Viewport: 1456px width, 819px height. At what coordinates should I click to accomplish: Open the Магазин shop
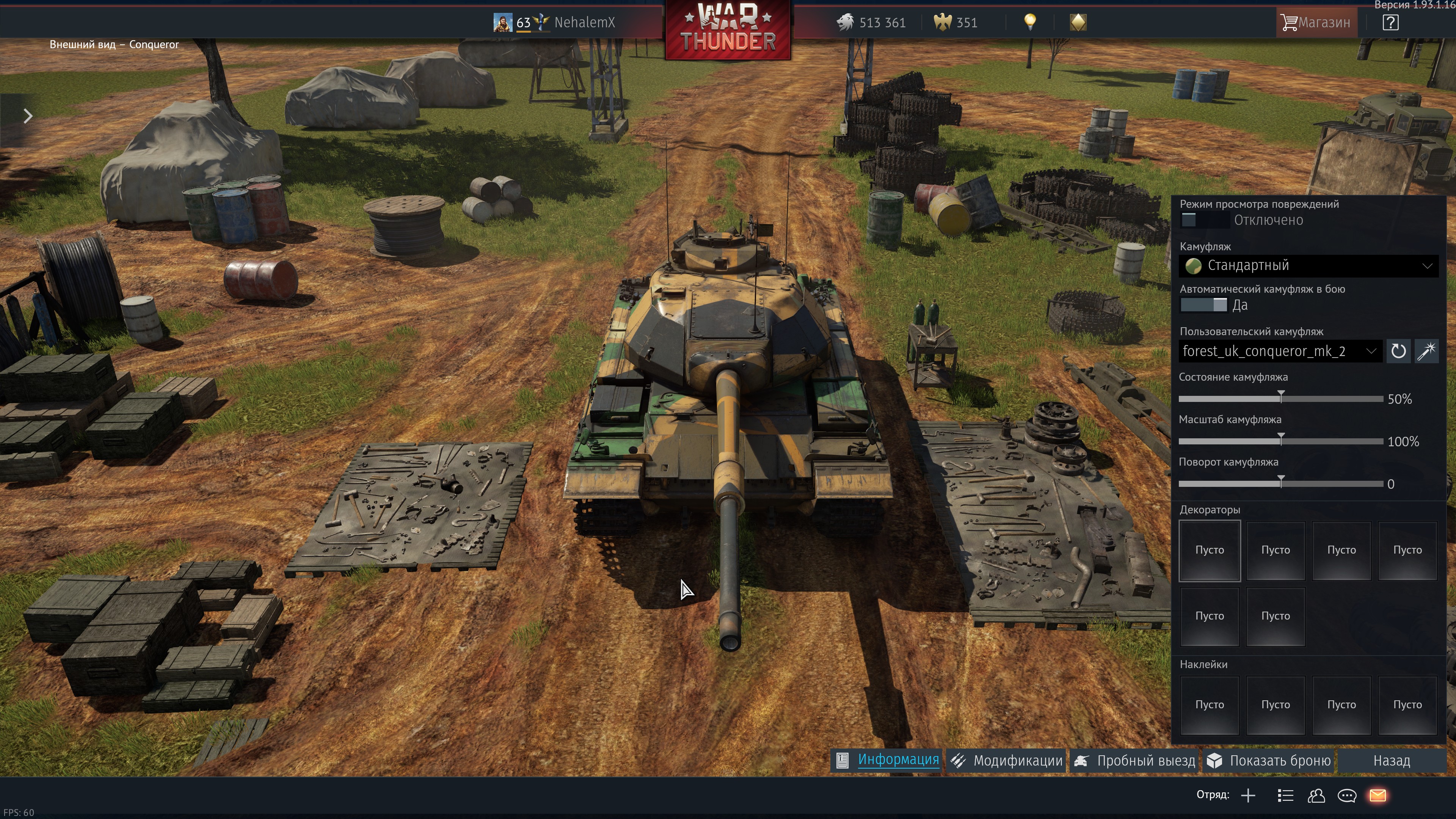tap(1316, 23)
